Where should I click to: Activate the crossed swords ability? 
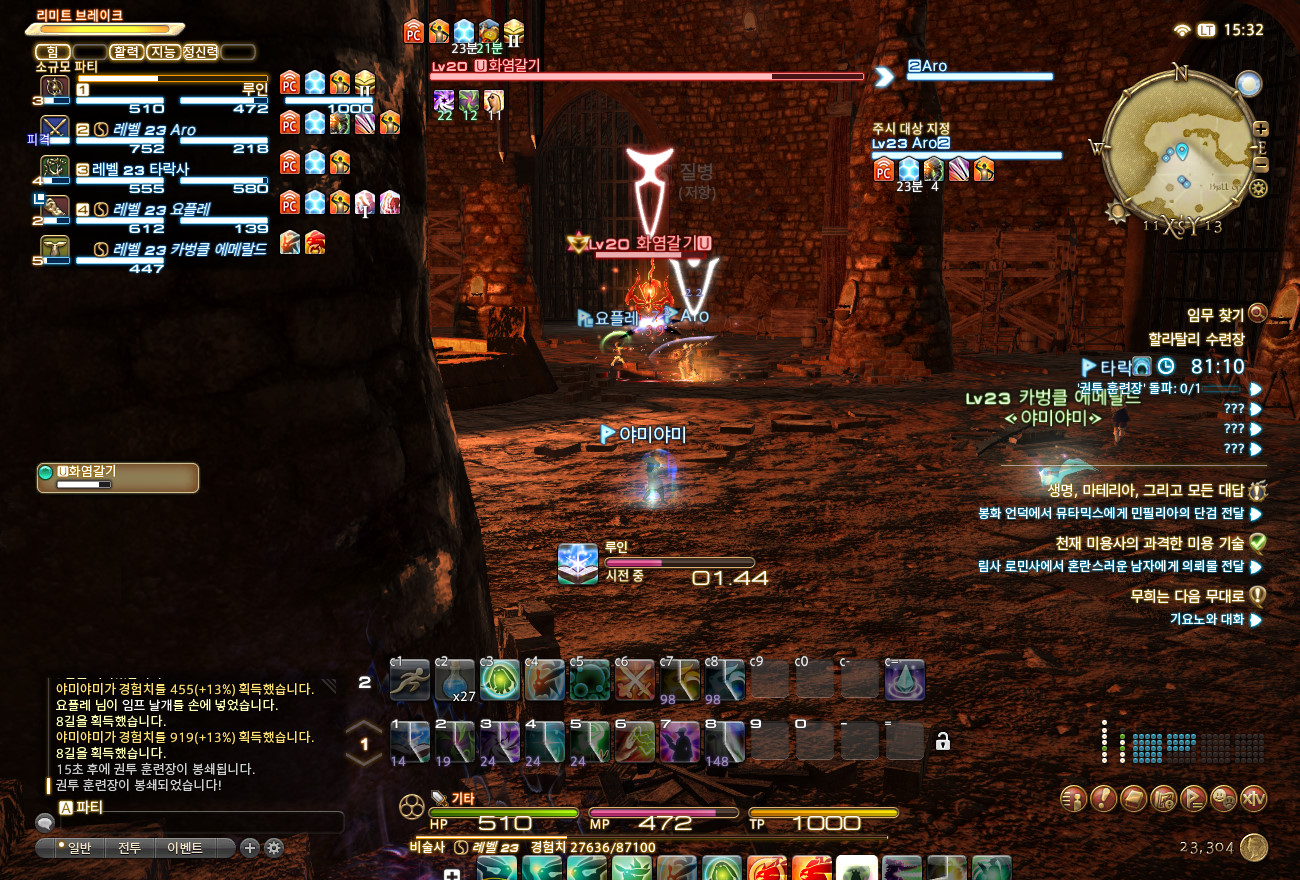(634, 681)
